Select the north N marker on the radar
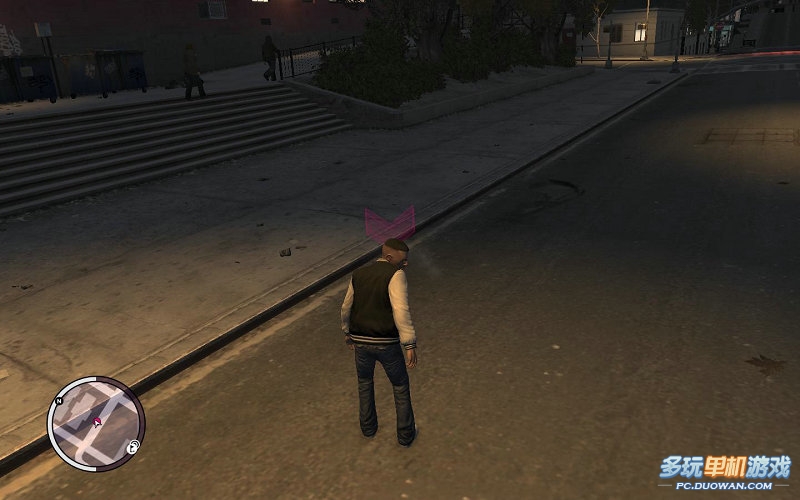 (x=59, y=402)
